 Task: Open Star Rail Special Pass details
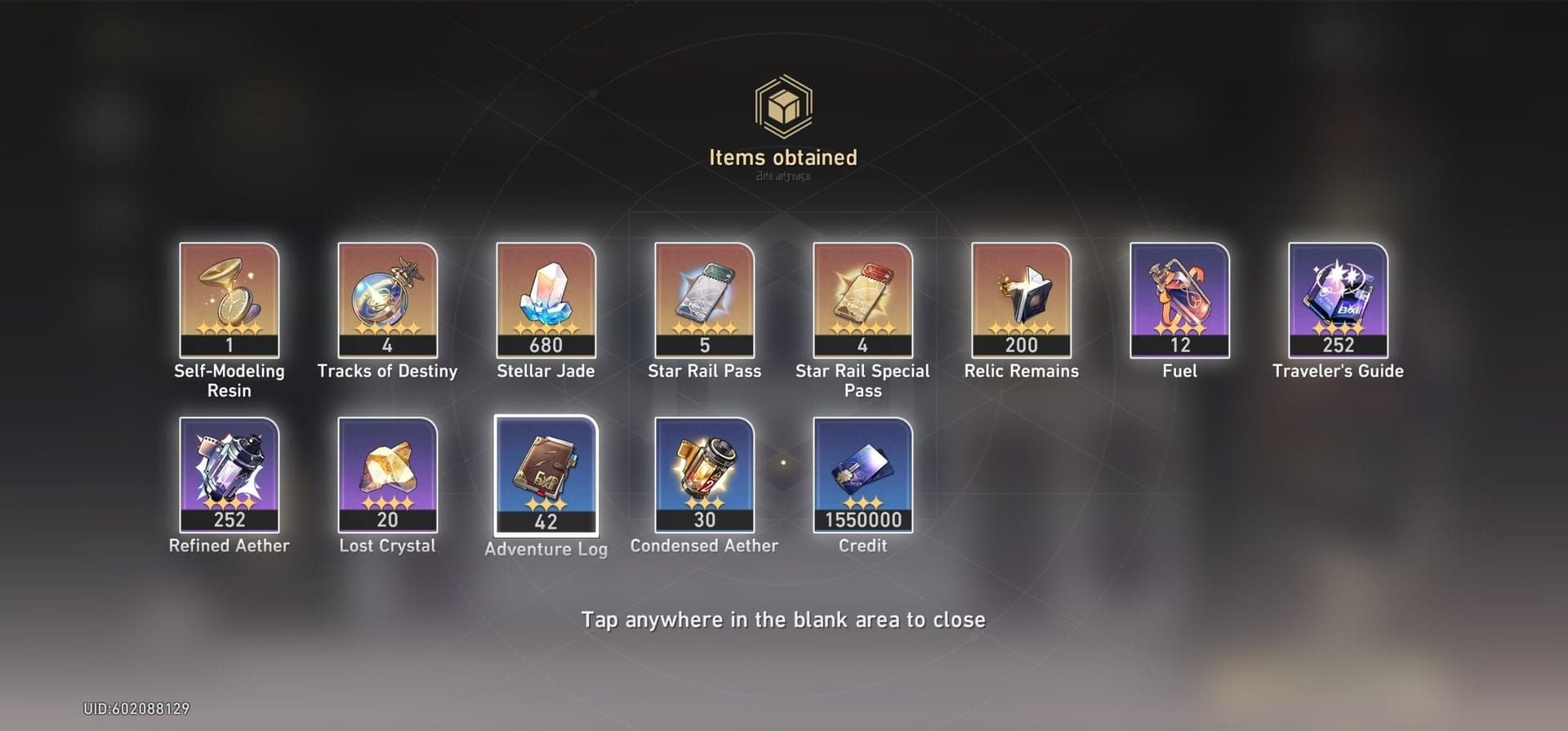click(x=863, y=300)
